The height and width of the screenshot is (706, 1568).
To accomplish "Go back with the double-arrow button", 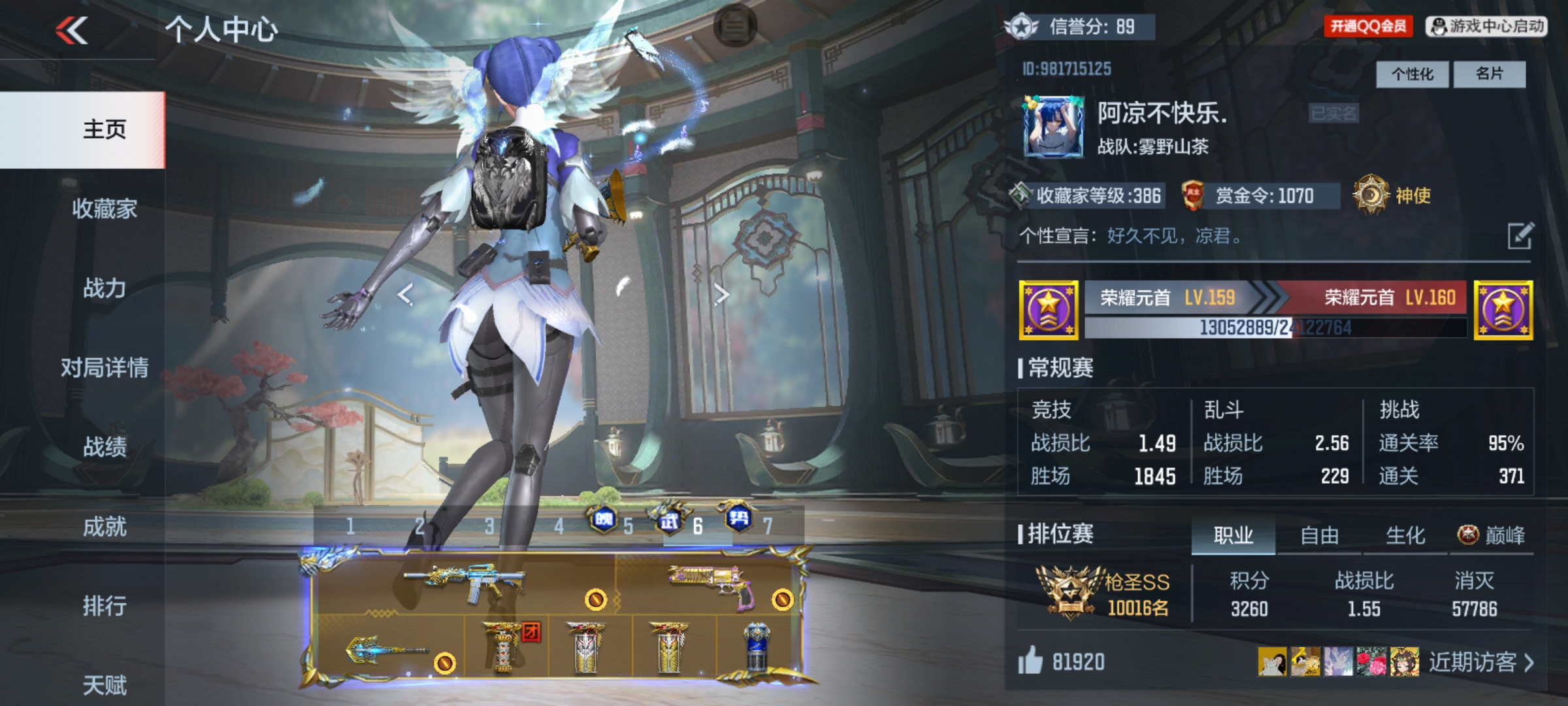I will point(72,30).
